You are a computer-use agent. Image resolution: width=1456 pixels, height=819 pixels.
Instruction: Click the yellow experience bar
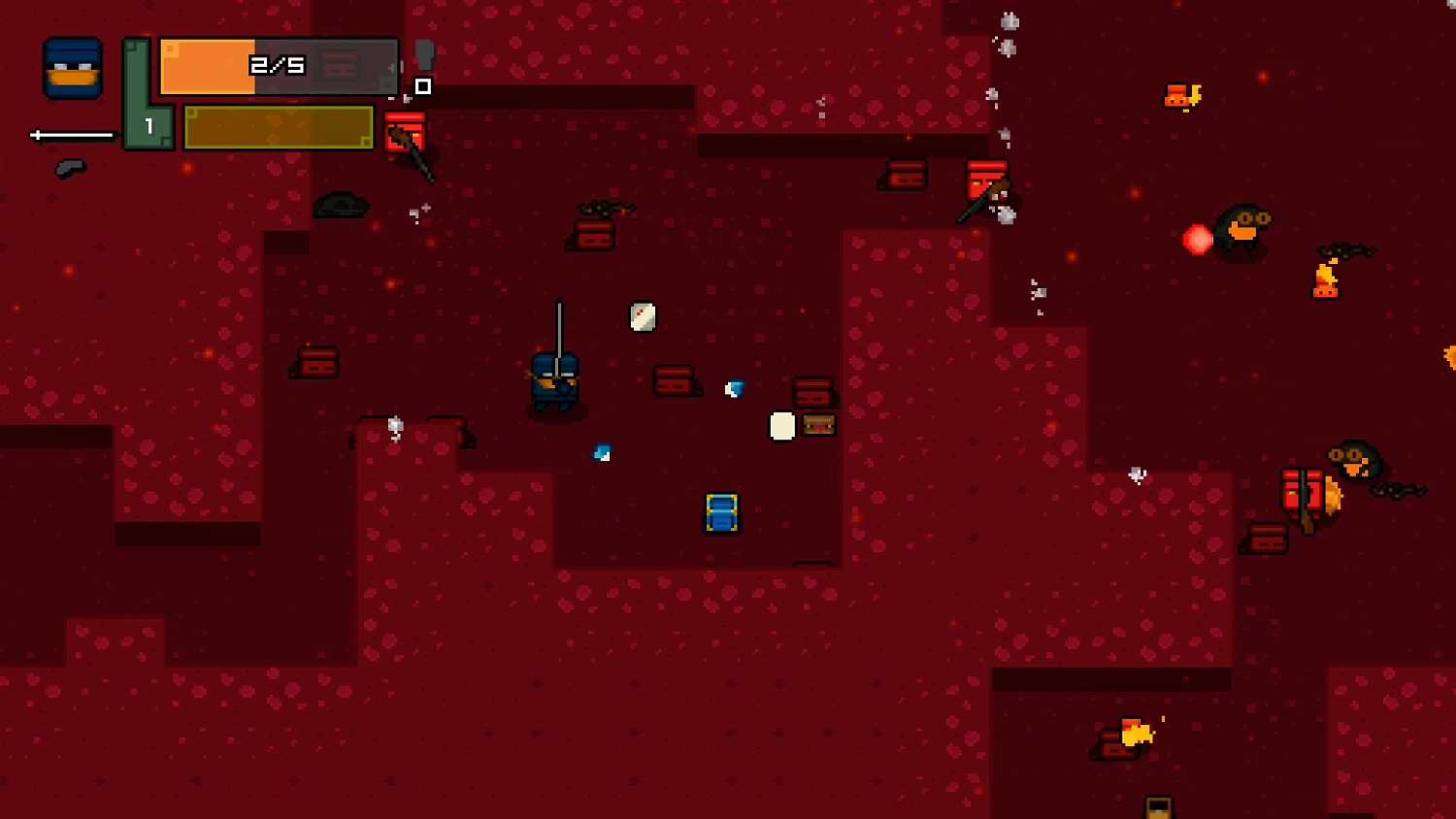pos(278,127)
